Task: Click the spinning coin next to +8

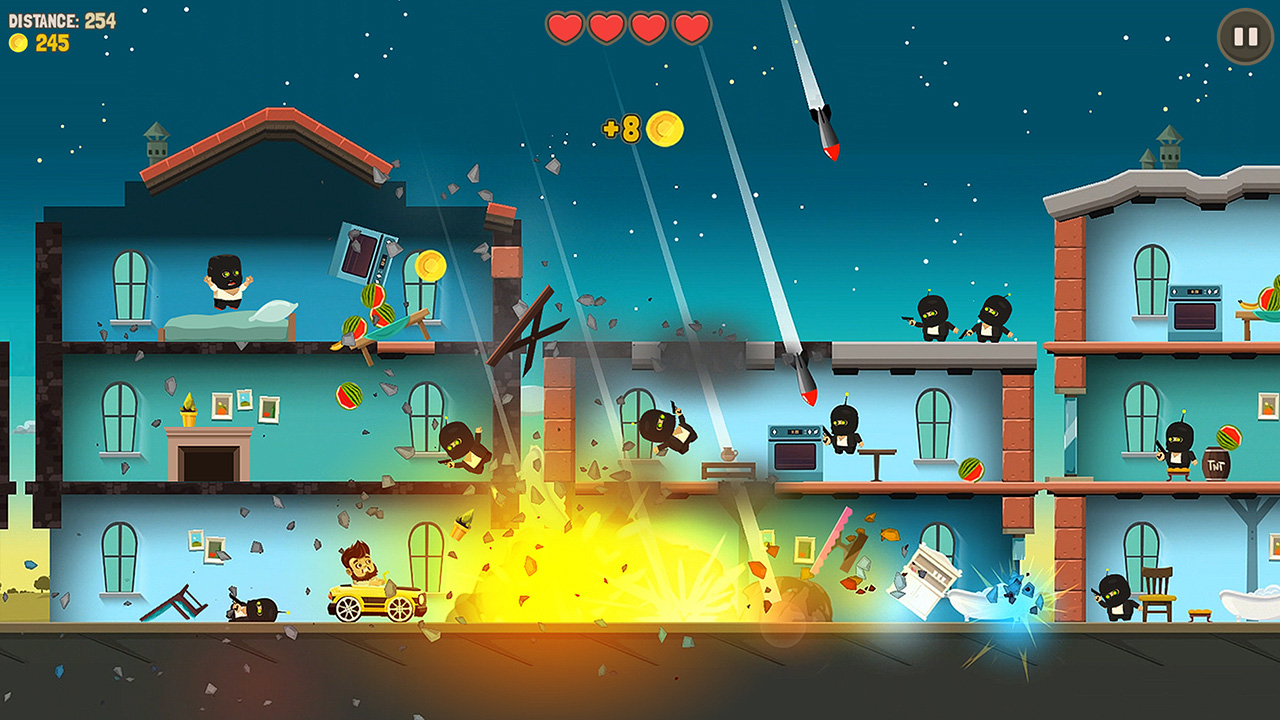Action: tap(666, 129)
